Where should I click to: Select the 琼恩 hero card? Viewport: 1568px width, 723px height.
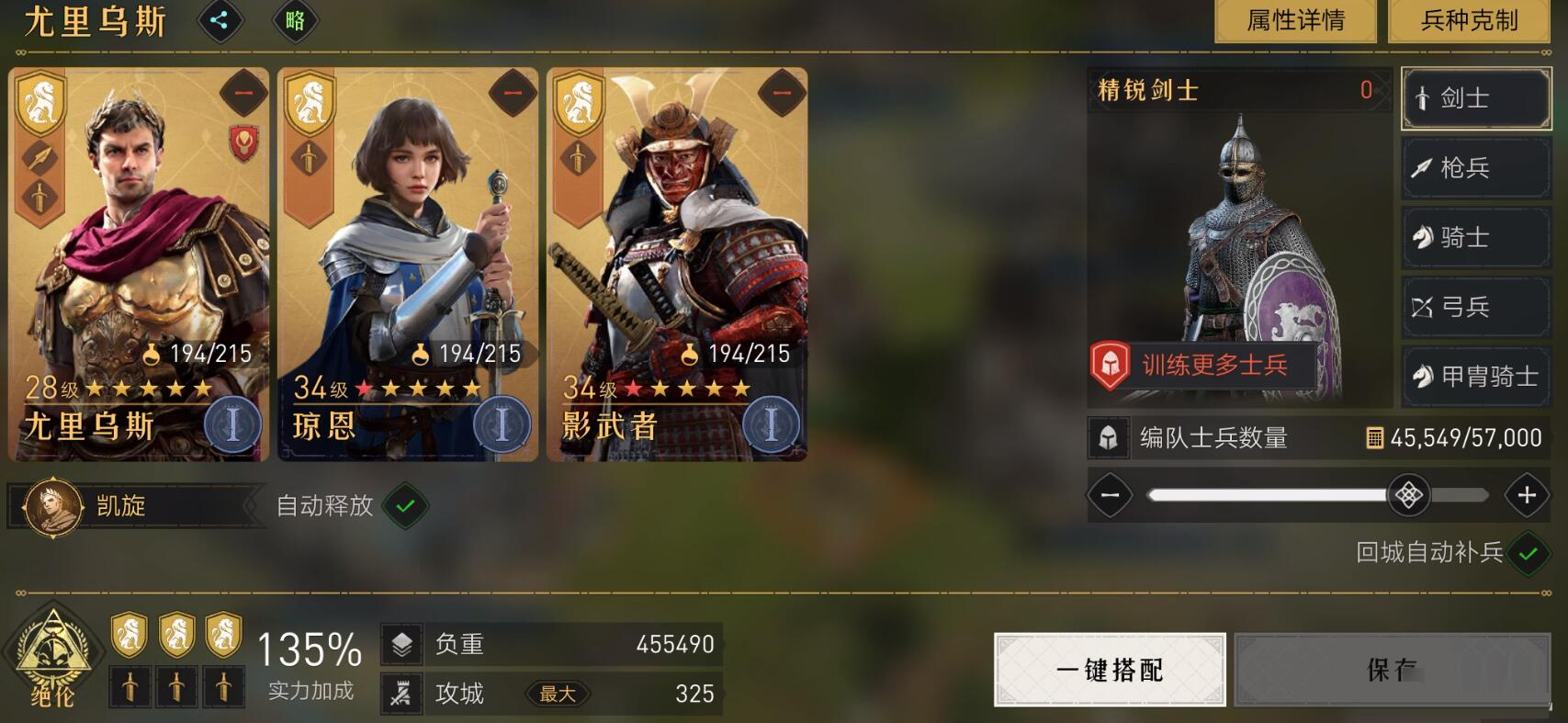(408, 266)
